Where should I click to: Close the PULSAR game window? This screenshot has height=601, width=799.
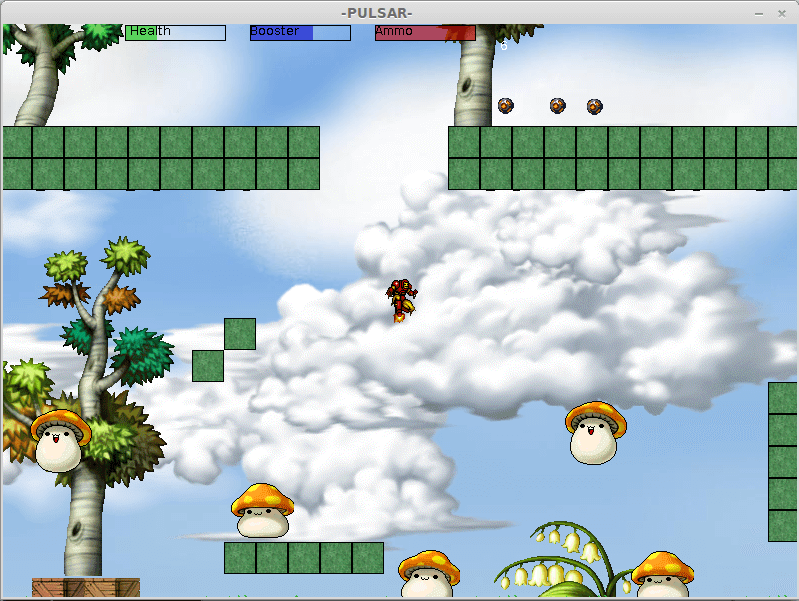782,13
